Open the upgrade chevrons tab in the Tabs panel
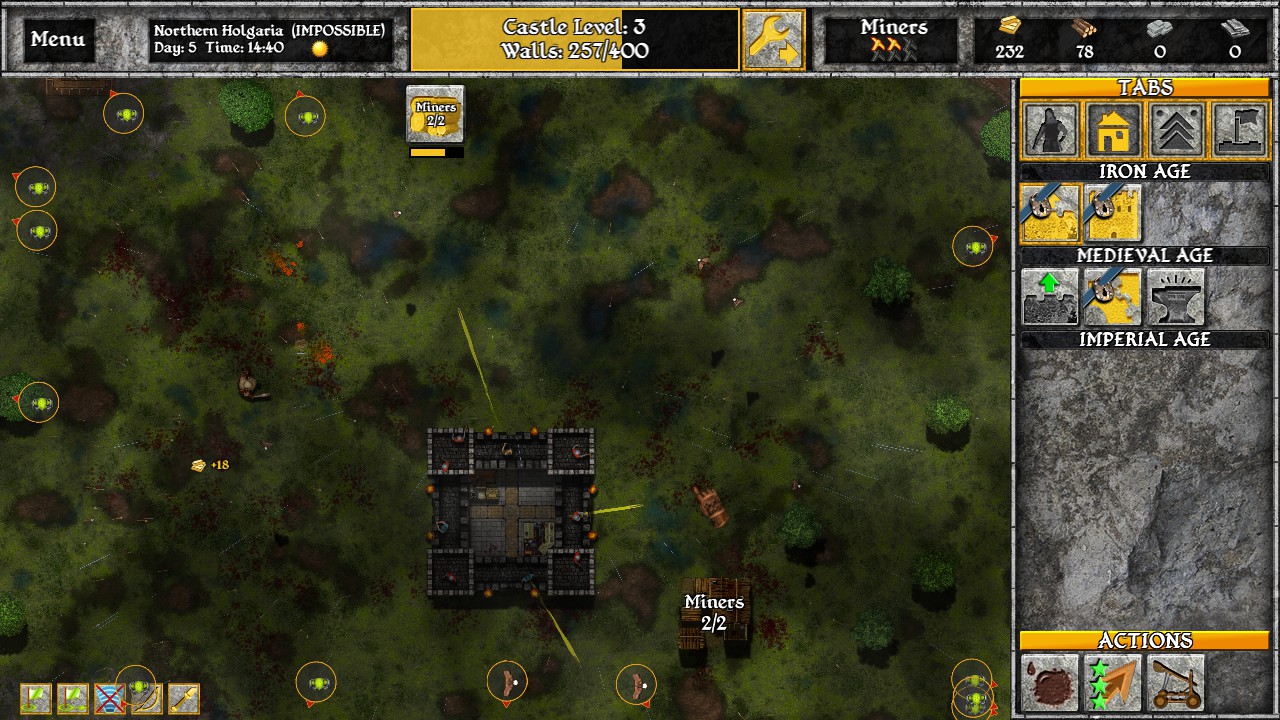Screen dimensions: 1280x720 tap(1176, 131)
